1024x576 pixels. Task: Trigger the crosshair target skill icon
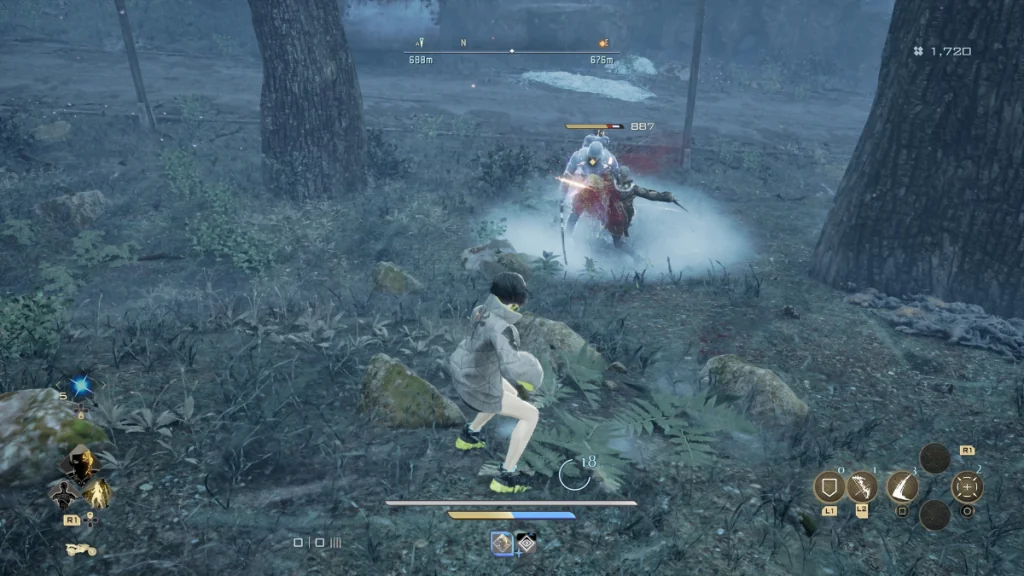pyautogui.click(x=967, y=487)
